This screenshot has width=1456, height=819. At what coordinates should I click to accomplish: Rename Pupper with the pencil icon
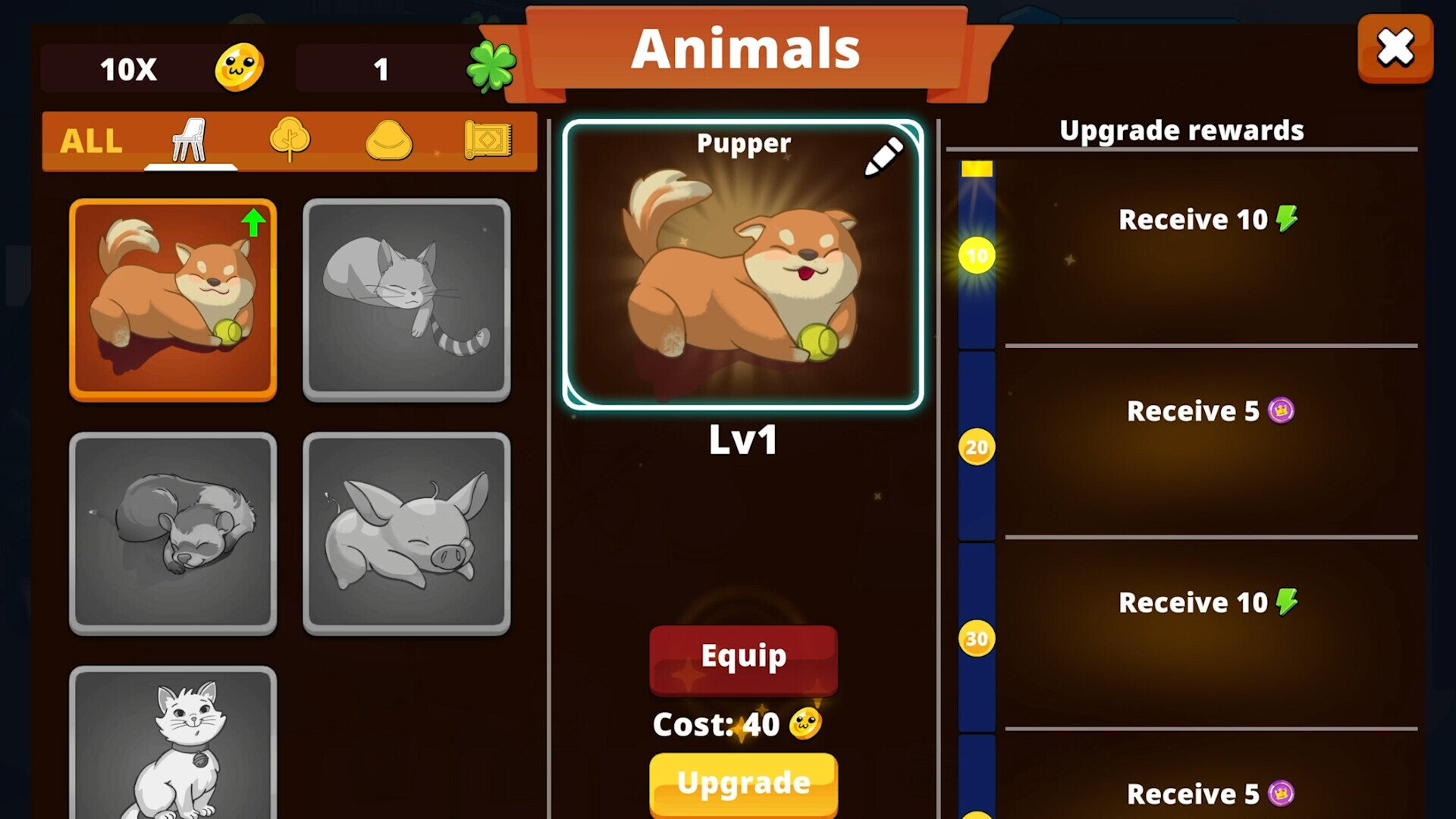point(883,156)
